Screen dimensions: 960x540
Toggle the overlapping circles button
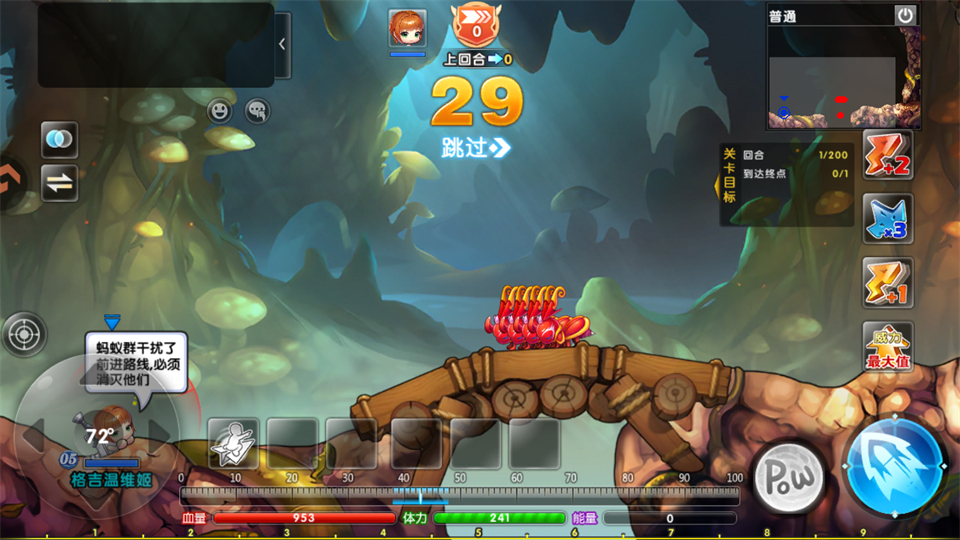pyautogui.click(x=59, y=140)
